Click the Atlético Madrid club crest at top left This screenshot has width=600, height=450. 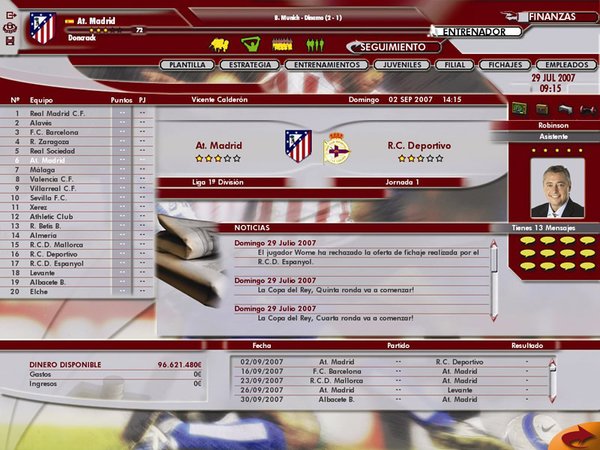point(42,28)
